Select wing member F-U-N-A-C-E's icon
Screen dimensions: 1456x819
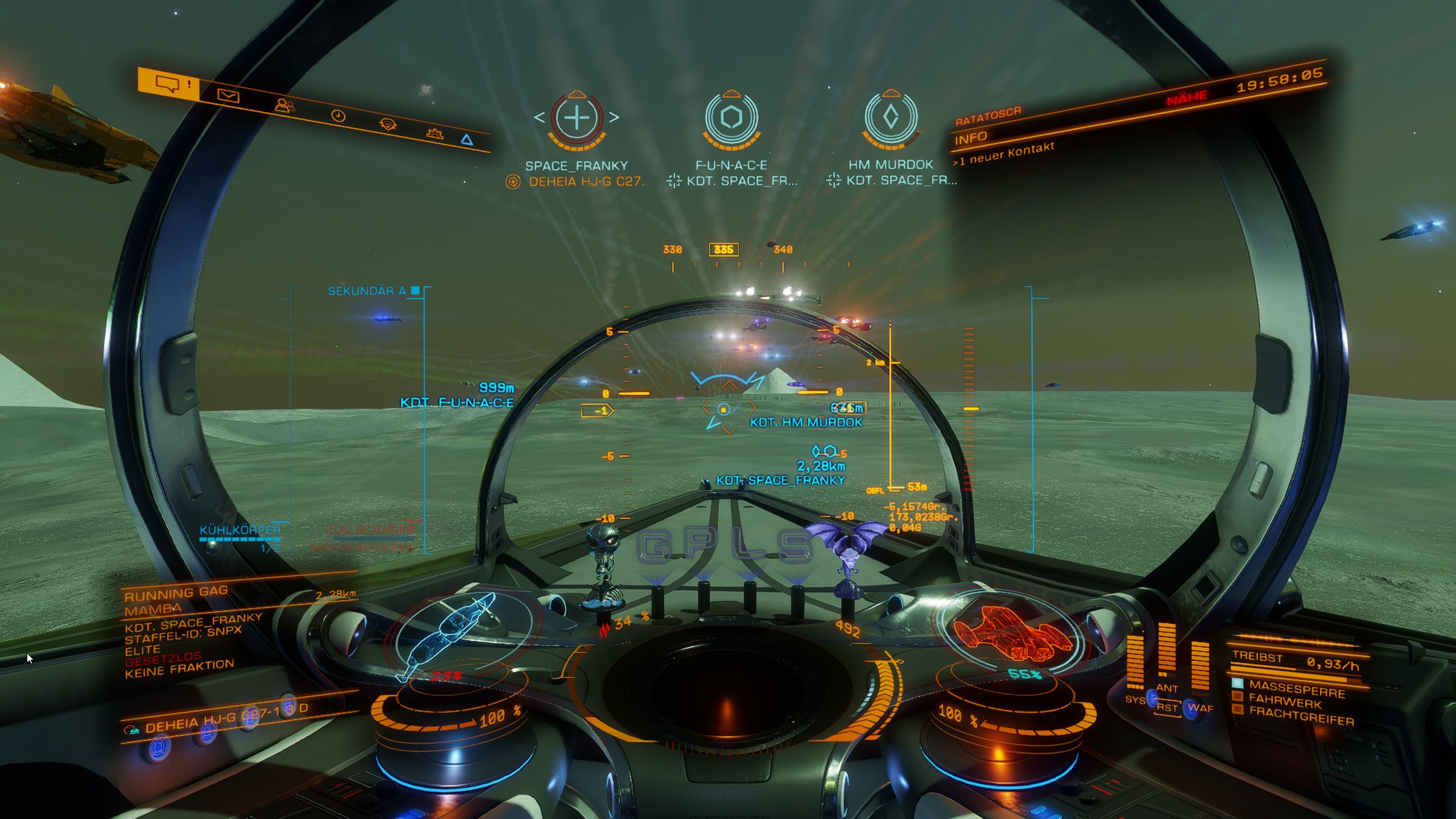pyautogui.click(x=731, y=118)
